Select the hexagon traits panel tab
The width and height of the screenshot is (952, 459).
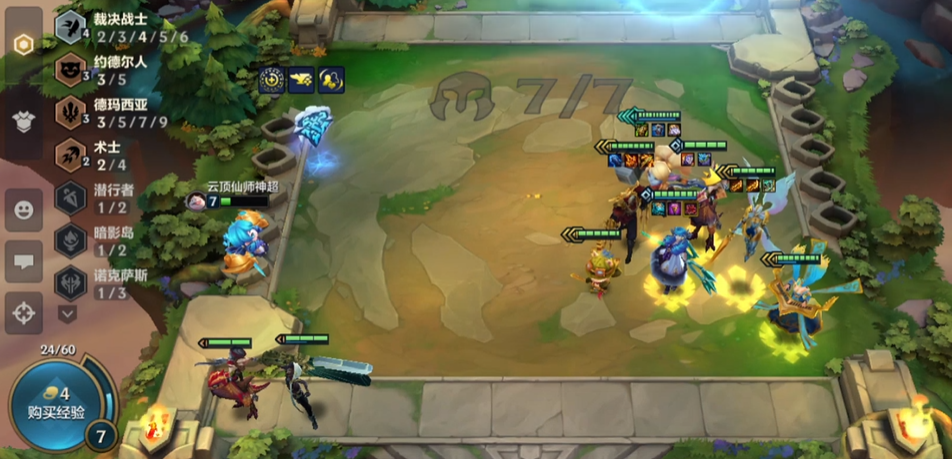pos(23,44)
